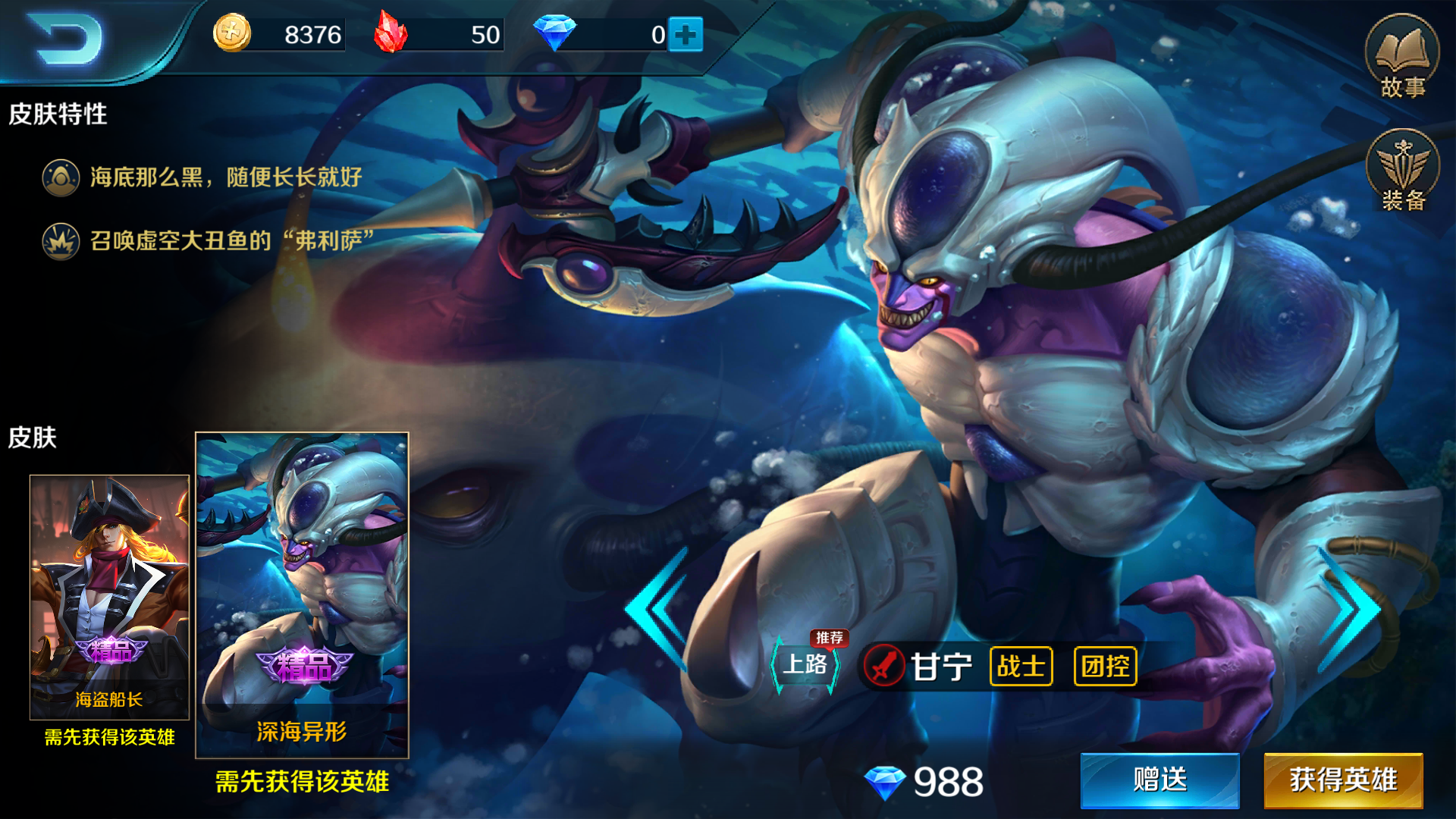Select the 海盗船长 skin thumbnail

pos(109,596)
